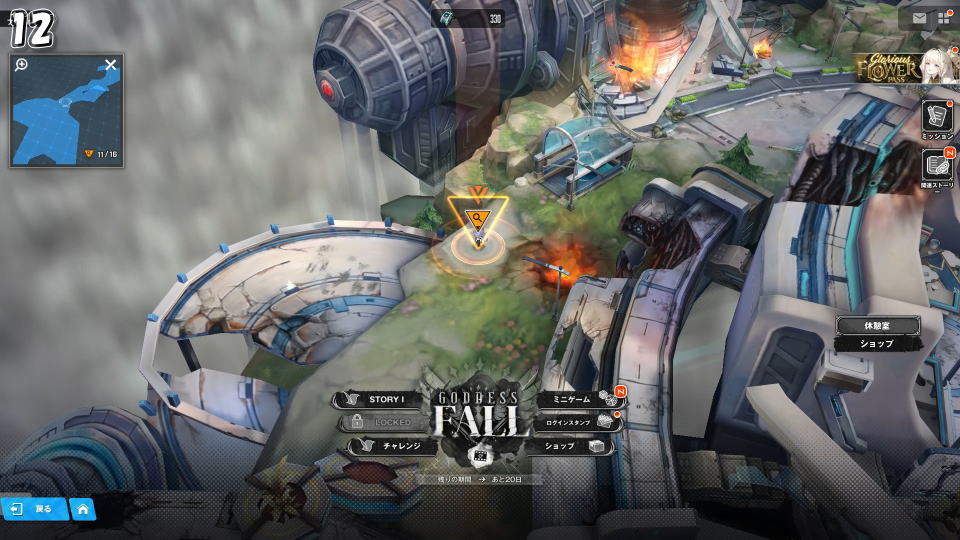The width and height of the screenshot is (960, 540).
Task: Open the grid menu icon
Action: (x=944, y=17)
